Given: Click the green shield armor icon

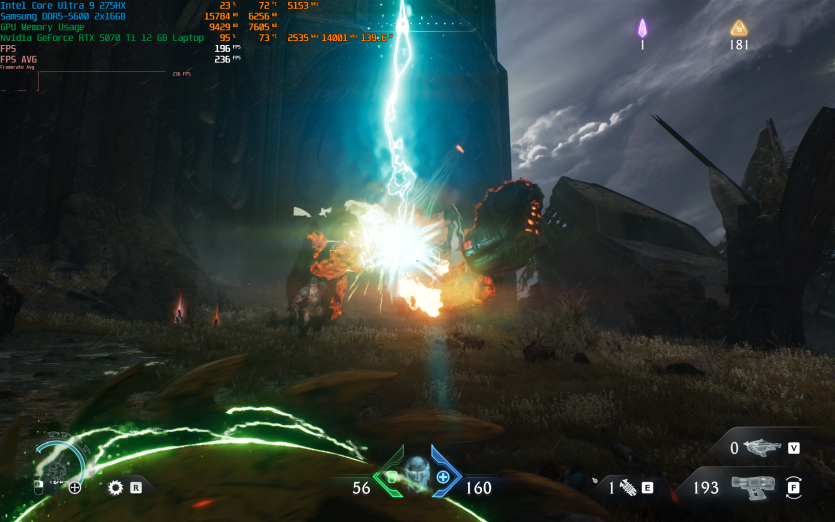Looking at the screenshot, I should tap(393, 477).
